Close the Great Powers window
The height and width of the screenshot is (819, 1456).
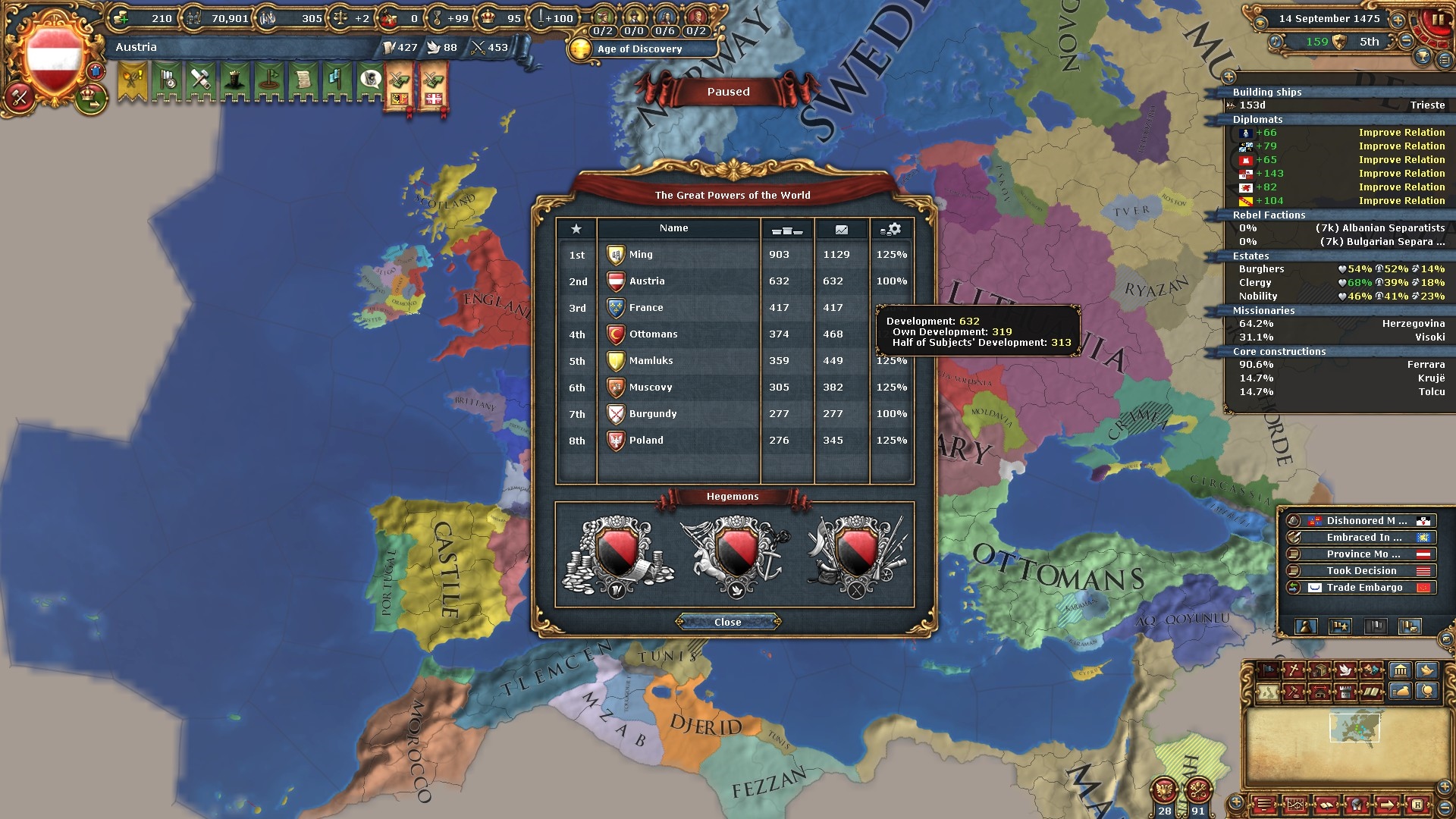pyautogui.click(x=727, y=622)
